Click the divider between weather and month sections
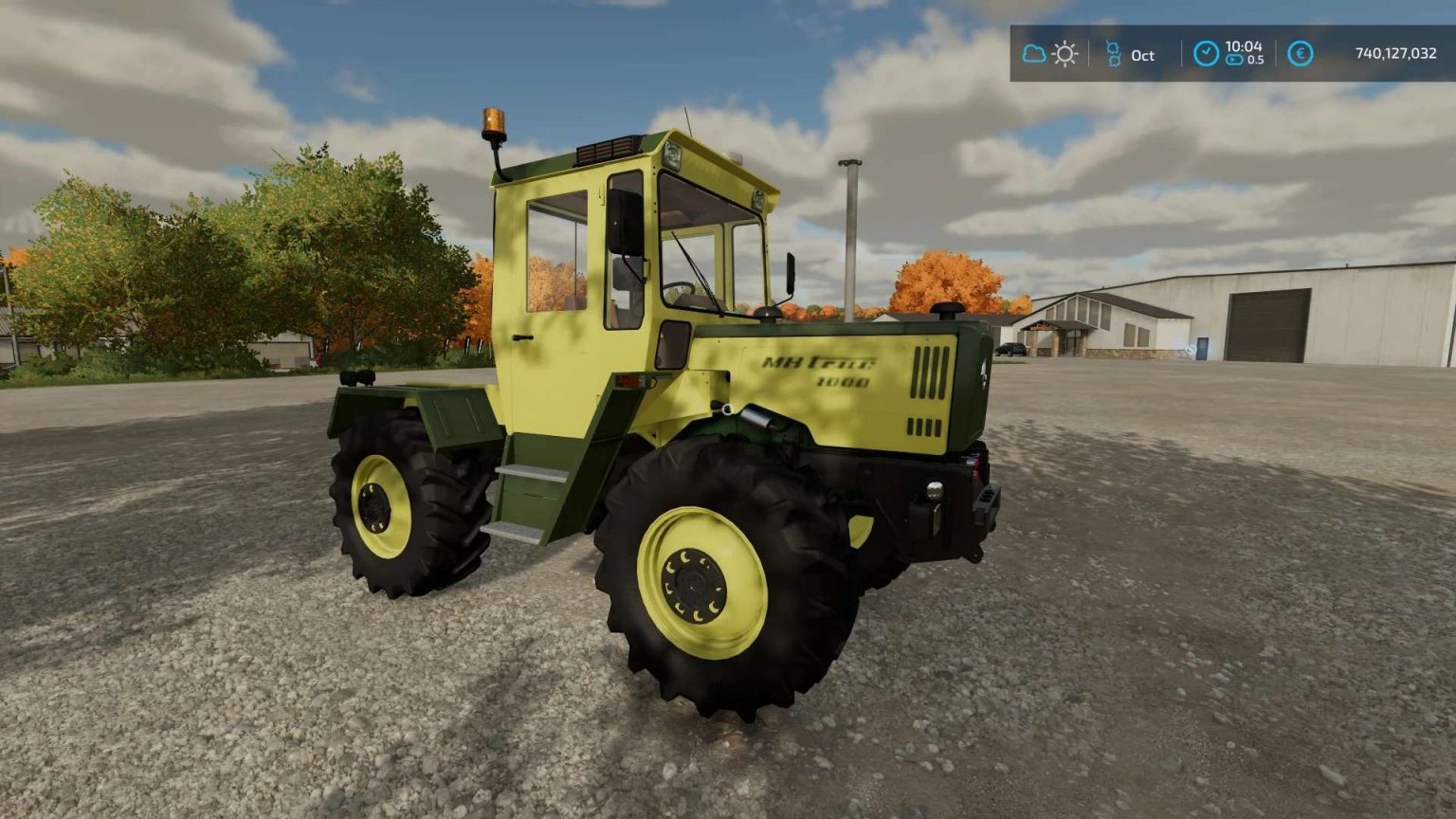Screen dimensions: 1456x819 (x=1090, y=54)
